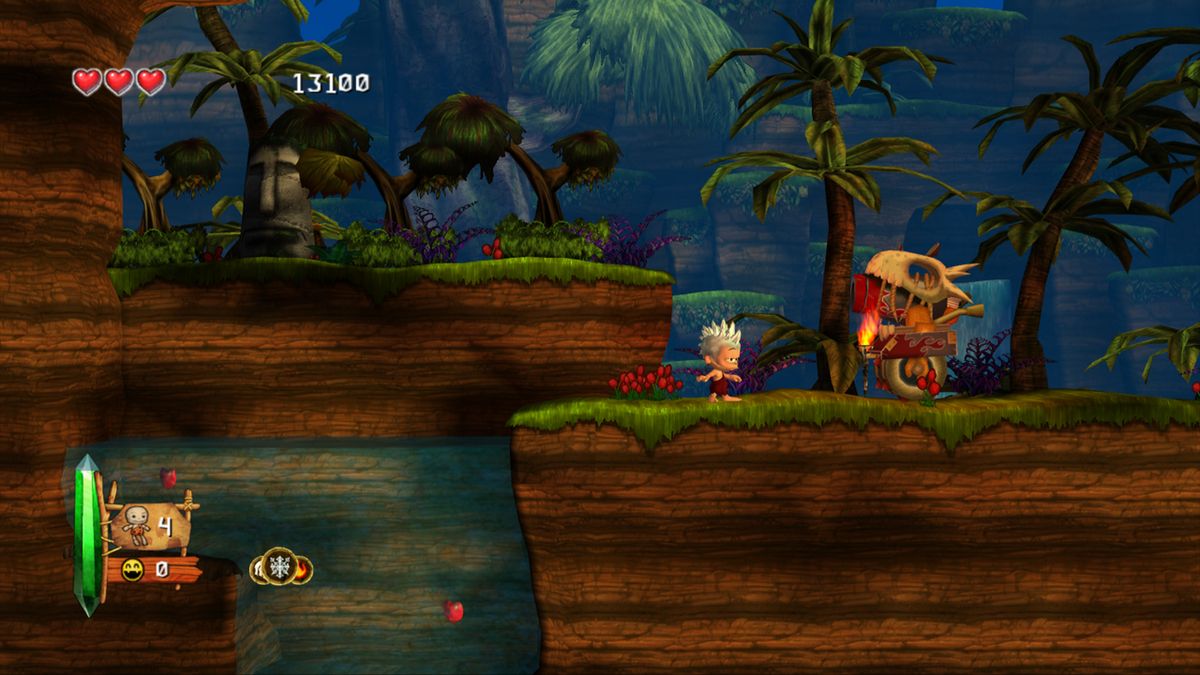Select the snowflake ice power icon
The height and width of the screenshot is (675, 1200).
coord(279,566)
